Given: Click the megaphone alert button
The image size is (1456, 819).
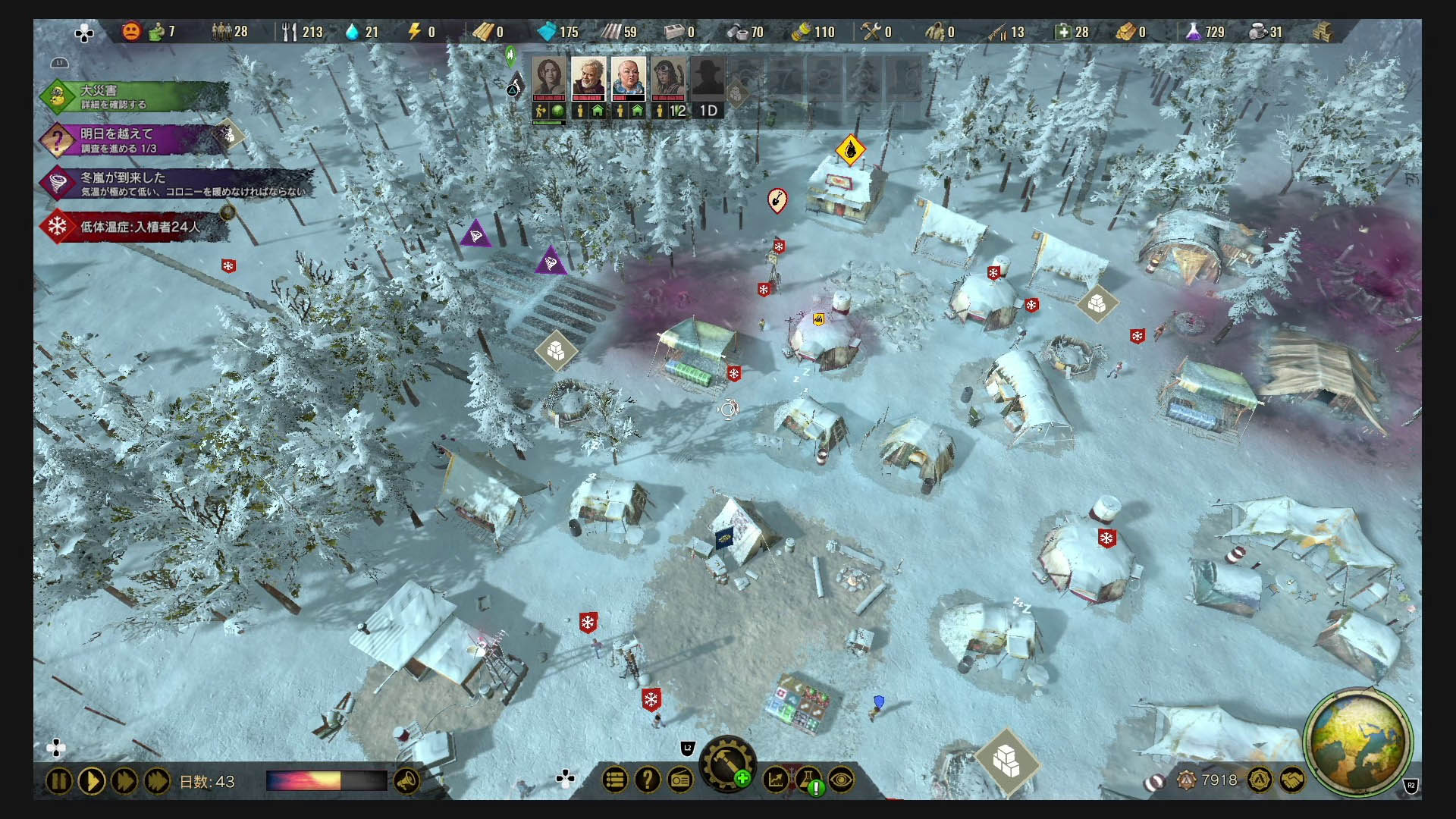Looking at the screenshot, I should 407,781.
